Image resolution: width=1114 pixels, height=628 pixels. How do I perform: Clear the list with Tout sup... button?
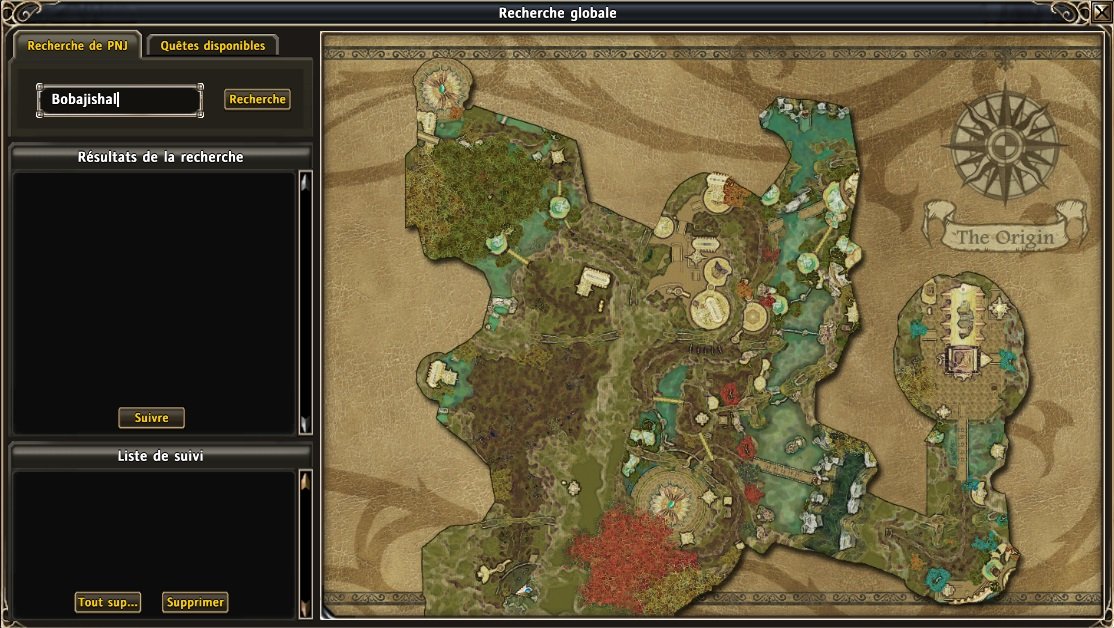point(108,602)
